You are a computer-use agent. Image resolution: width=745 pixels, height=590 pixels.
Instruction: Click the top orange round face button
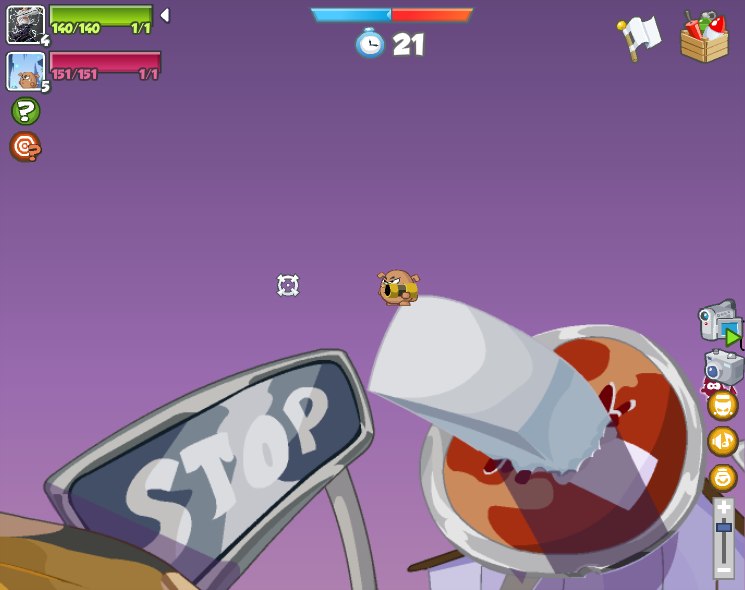click(x=722, y=405)
